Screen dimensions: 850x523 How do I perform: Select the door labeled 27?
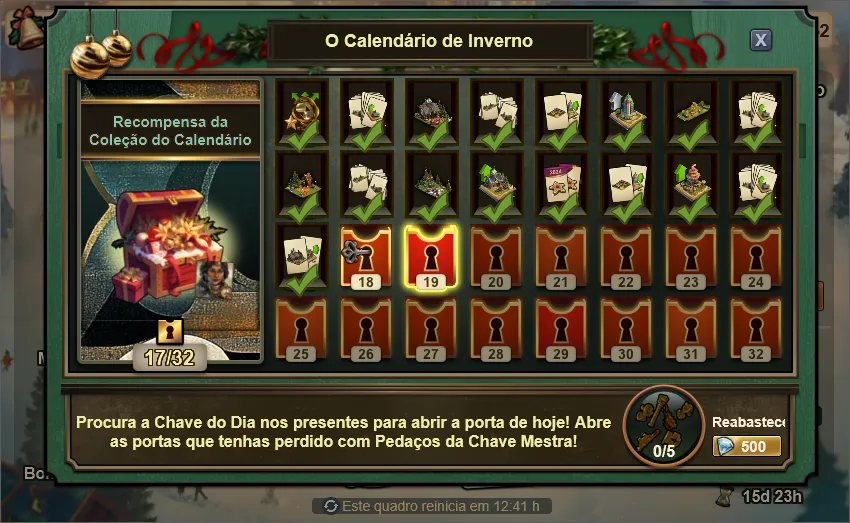click(431, 326)
